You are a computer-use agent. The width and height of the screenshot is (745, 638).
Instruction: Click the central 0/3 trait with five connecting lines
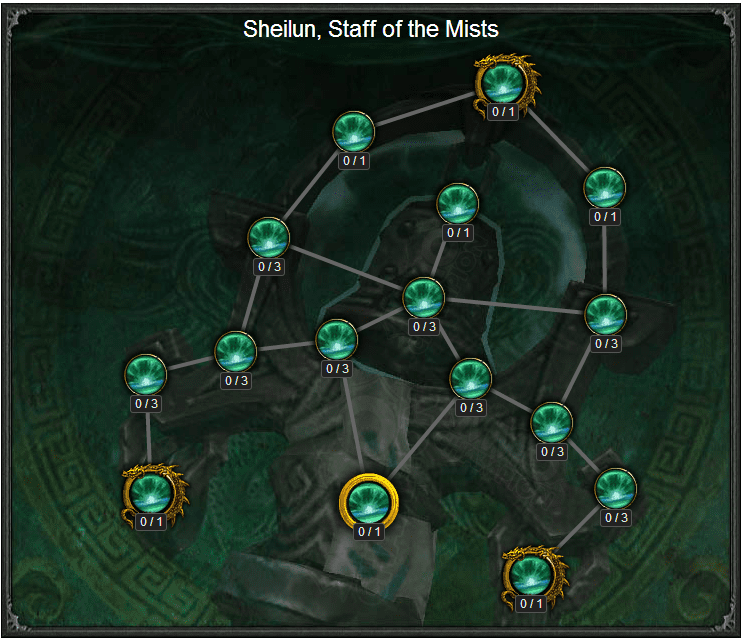[424, 297]
